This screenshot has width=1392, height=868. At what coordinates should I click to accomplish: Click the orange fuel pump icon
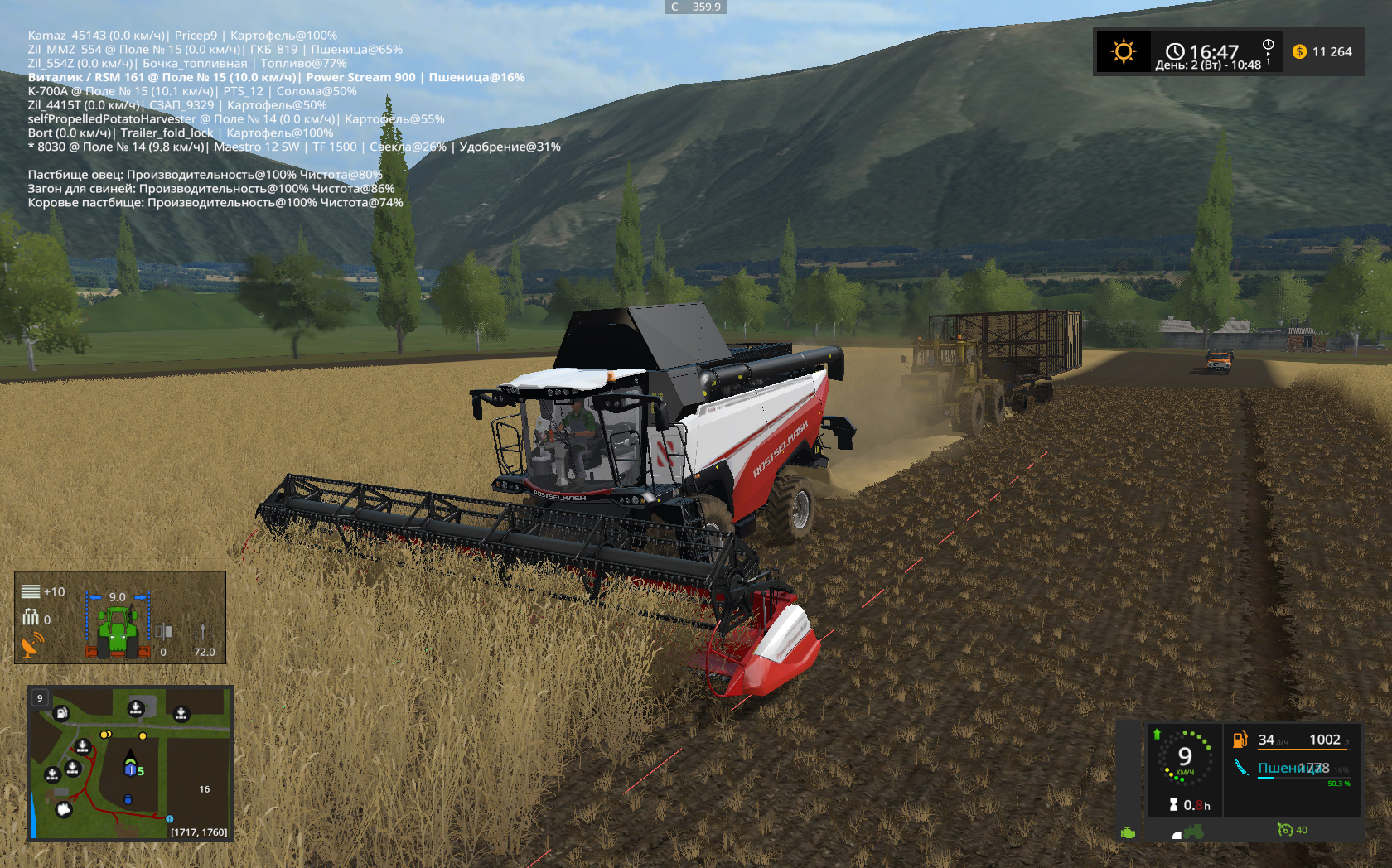(x=1240, y=740)
